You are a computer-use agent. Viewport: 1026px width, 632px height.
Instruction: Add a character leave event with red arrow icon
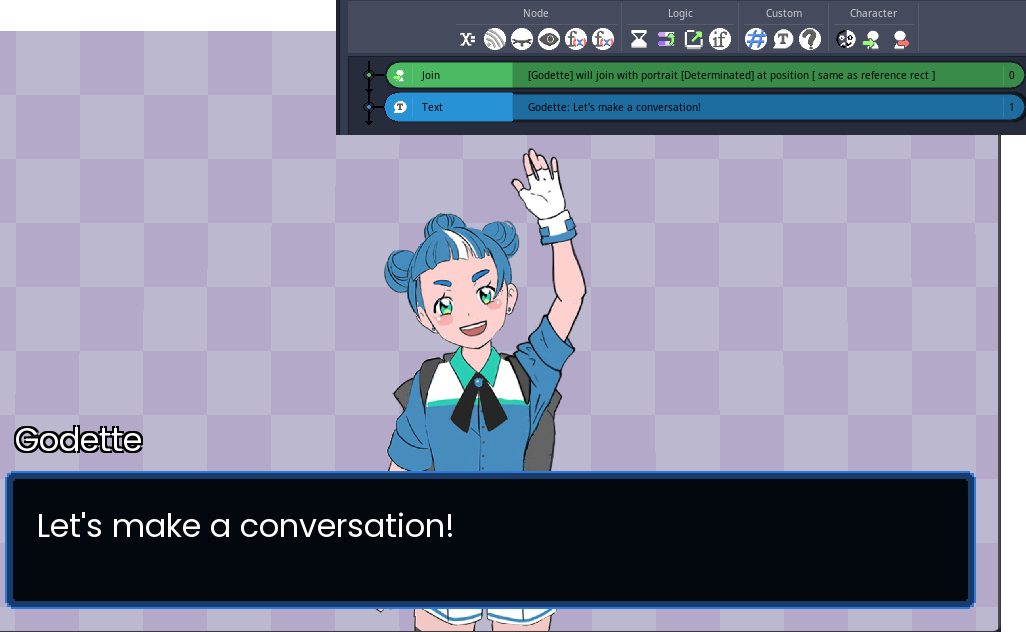pyautogui.click(x=900, y=39)
